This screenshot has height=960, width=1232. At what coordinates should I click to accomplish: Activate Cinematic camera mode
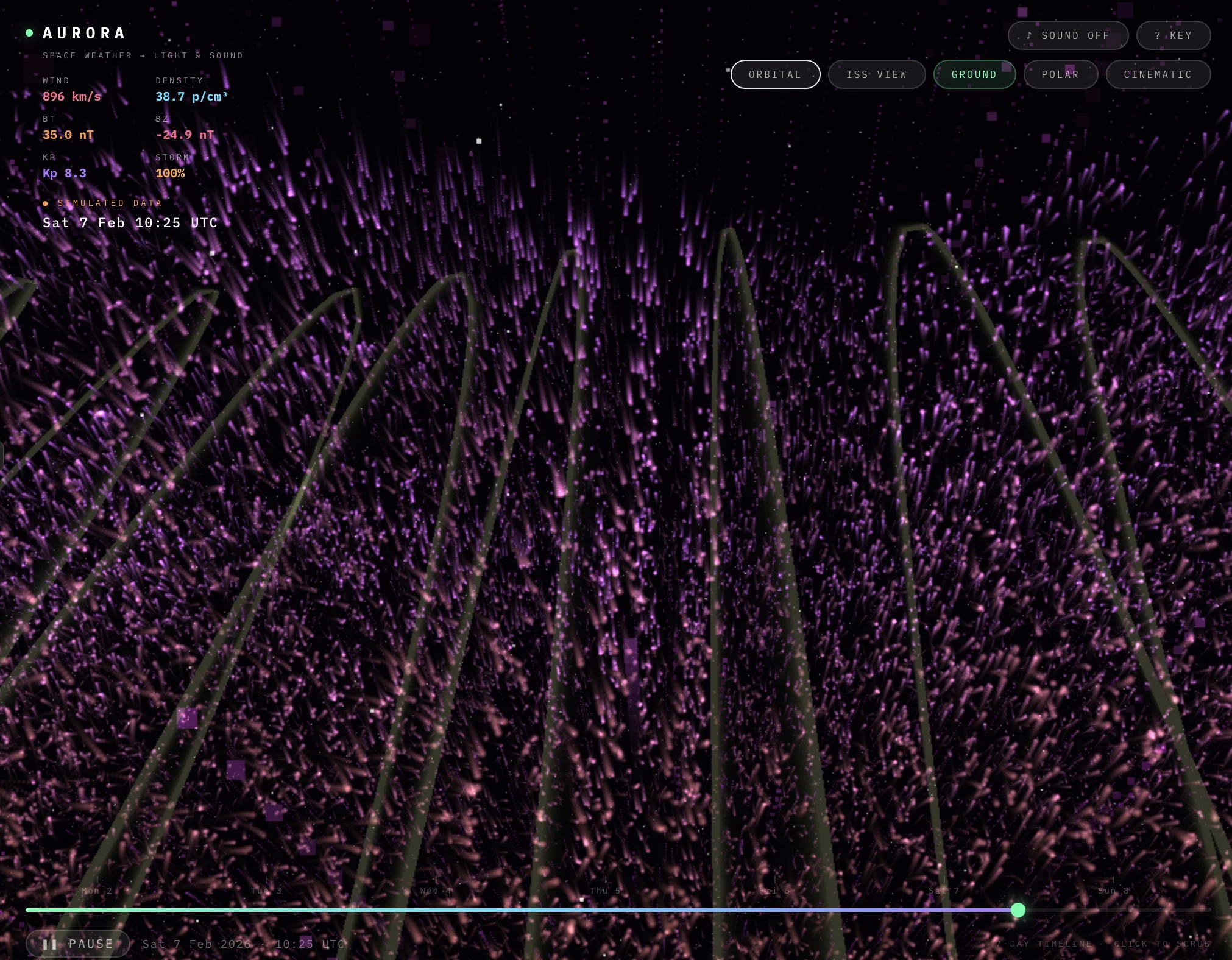tap(1158, 74)
